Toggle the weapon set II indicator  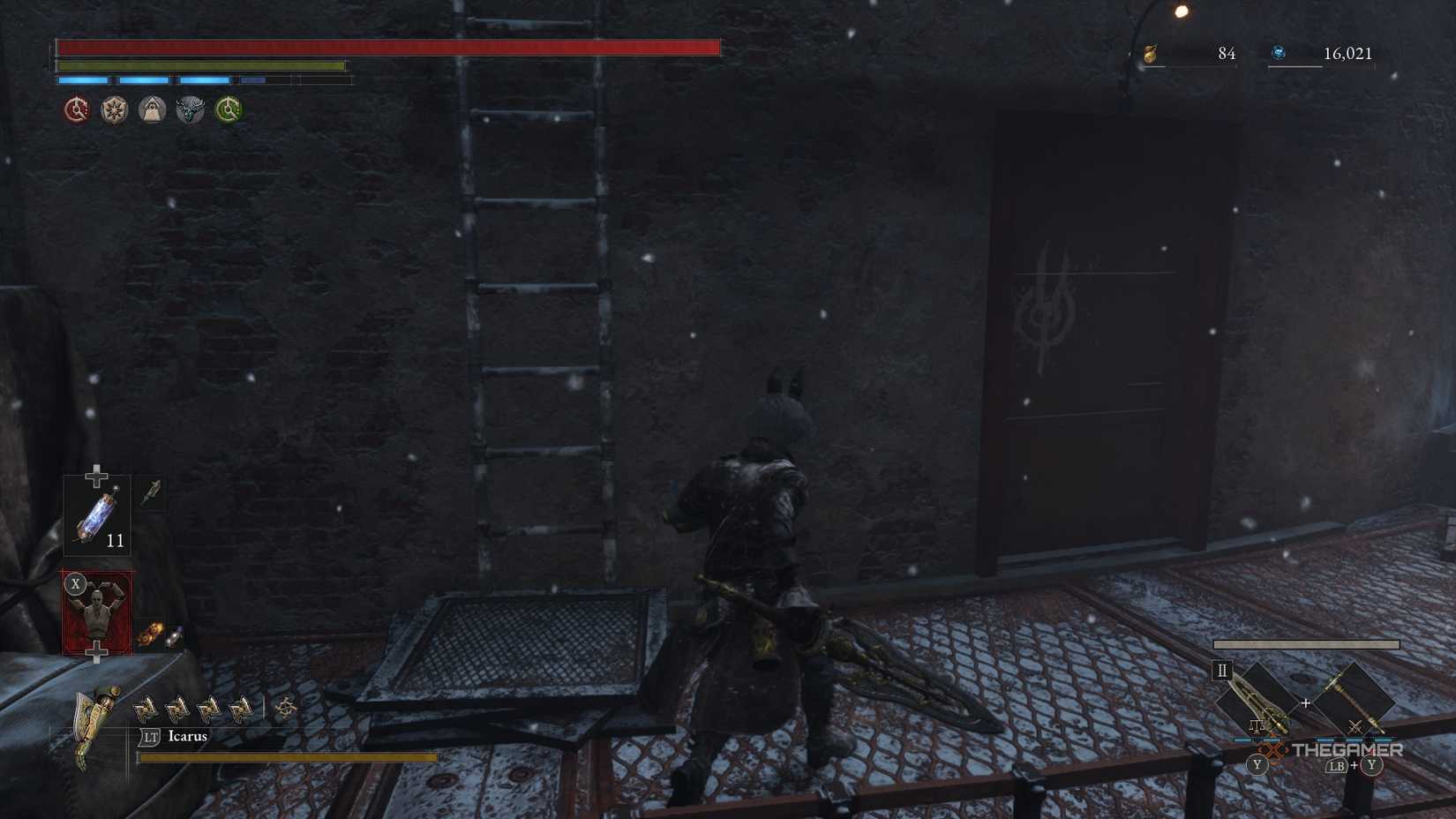click(1222, 670)
